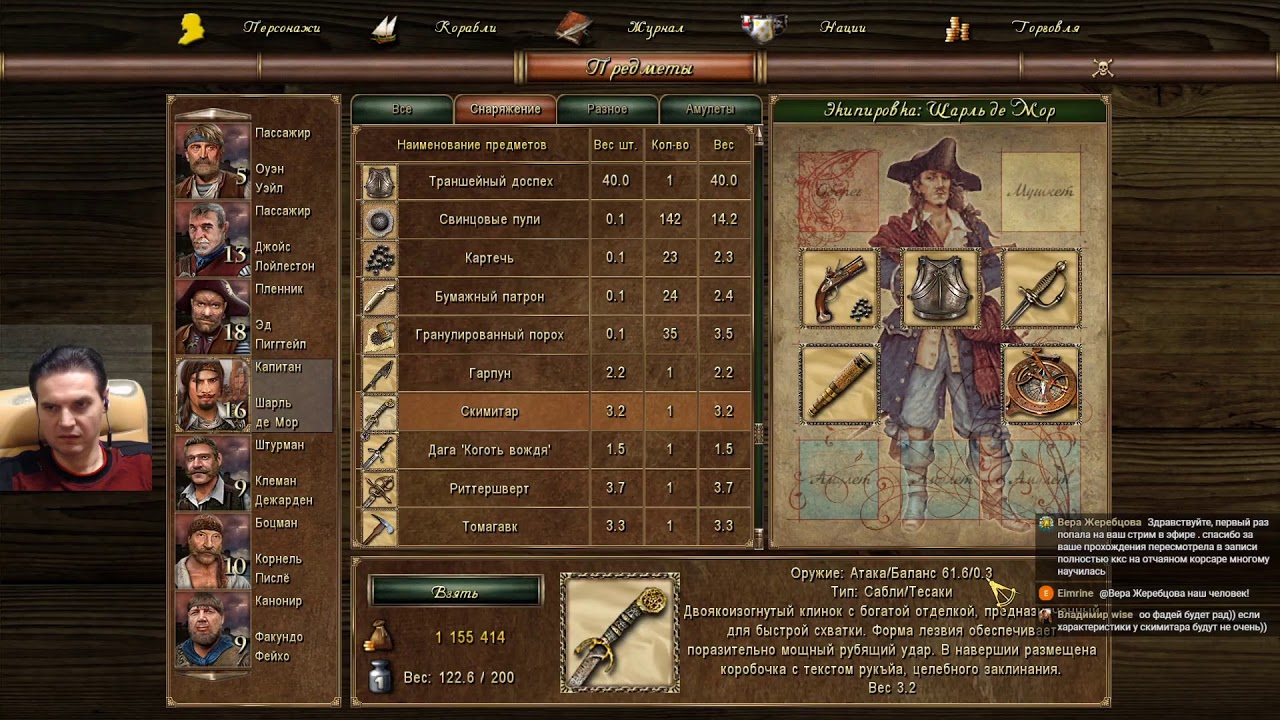Choose navigator Клеман Дежарден portrait
Image resolution: width=1280 pixels, height=720 pixels.
212,472
